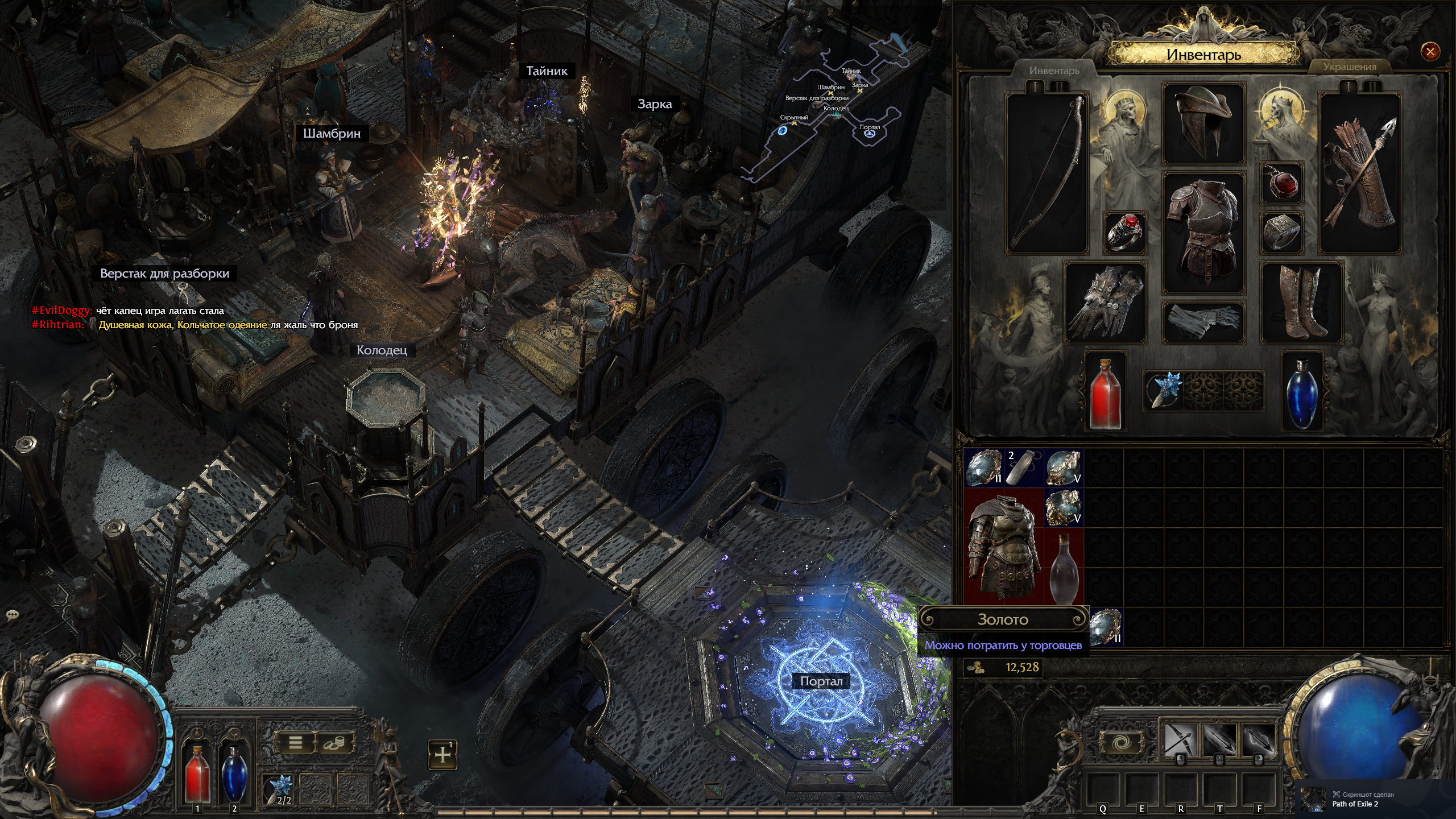Open the three-line menu button

[296, 742]
